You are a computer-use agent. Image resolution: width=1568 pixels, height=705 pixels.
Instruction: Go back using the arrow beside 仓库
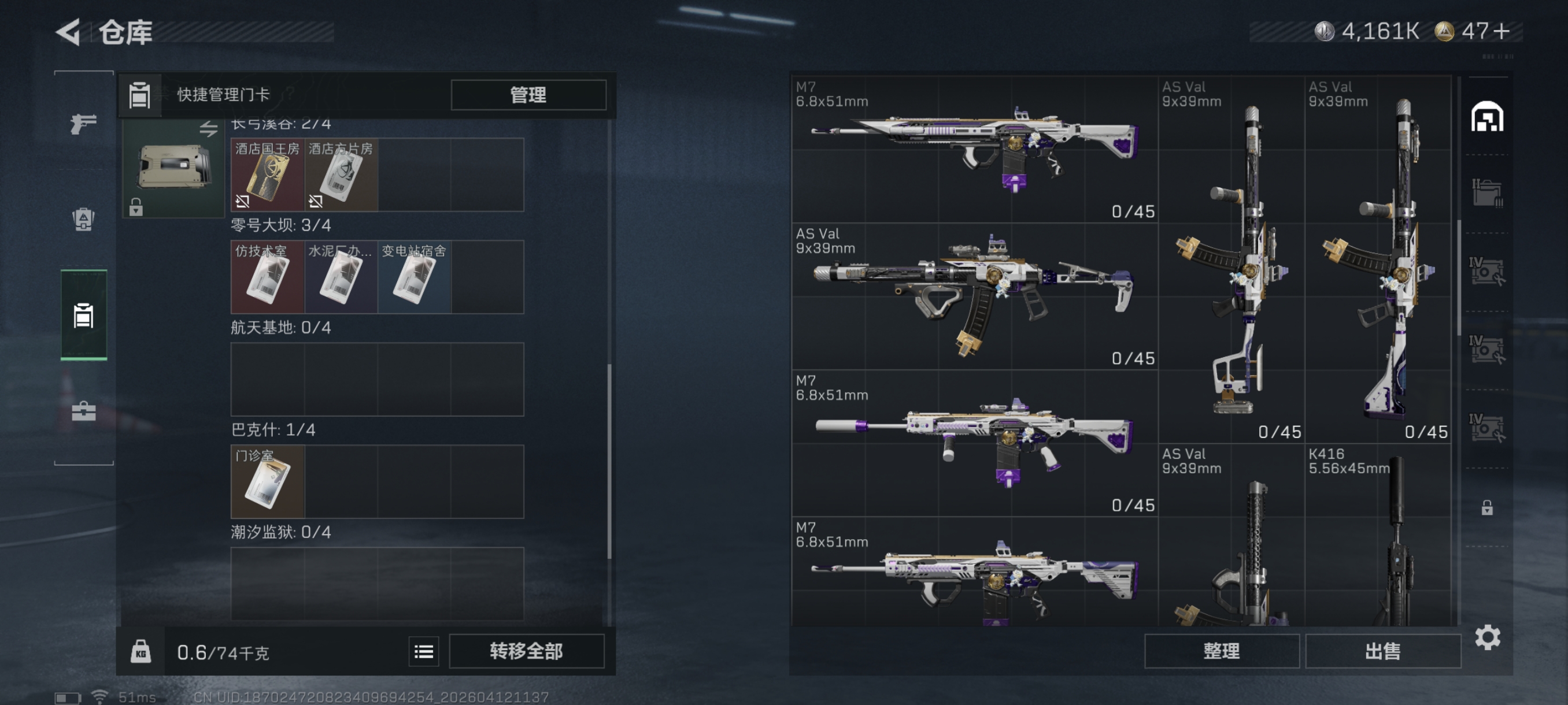tap(68, 32)
